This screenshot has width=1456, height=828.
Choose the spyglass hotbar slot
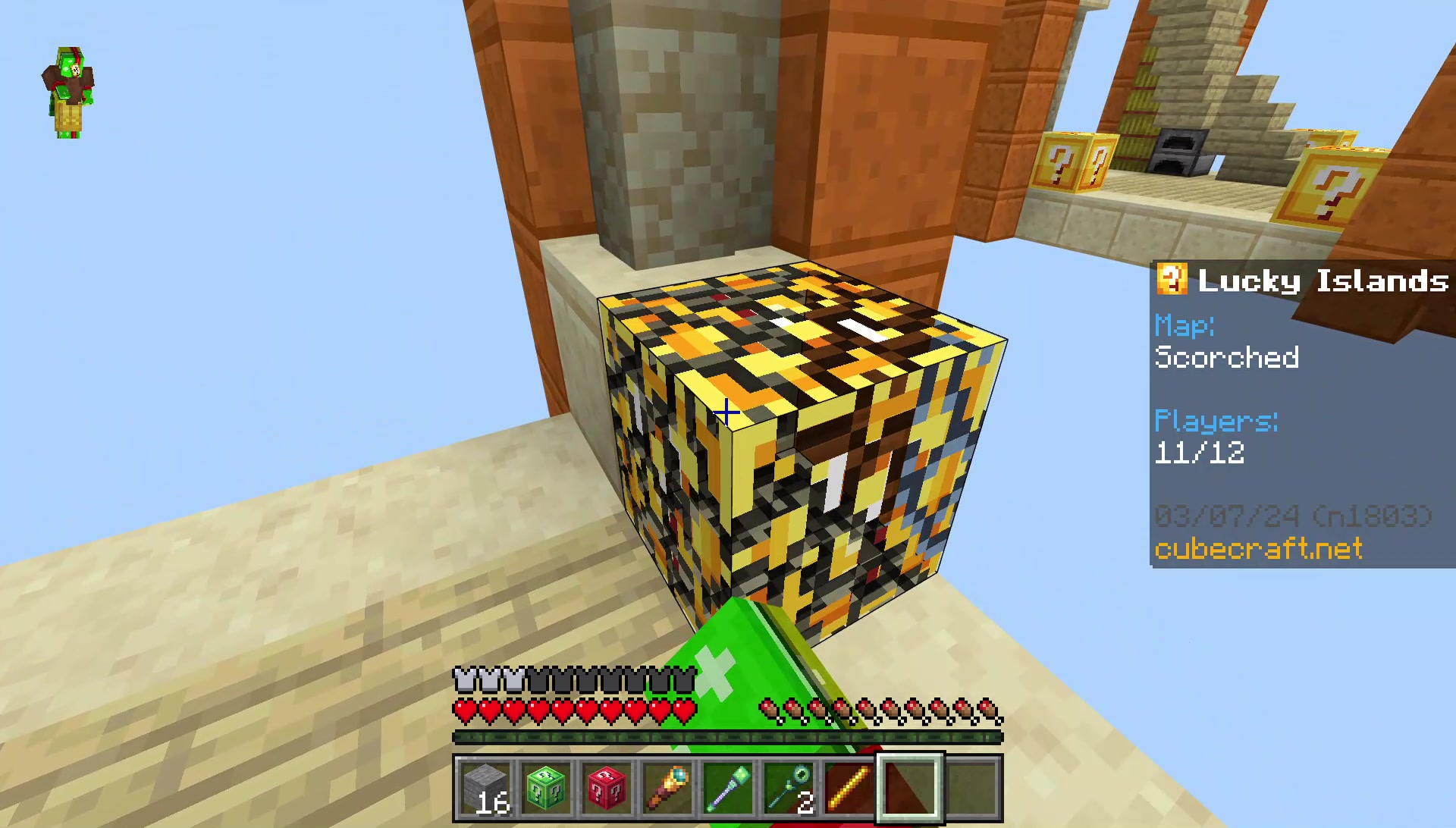coord(667,789)
